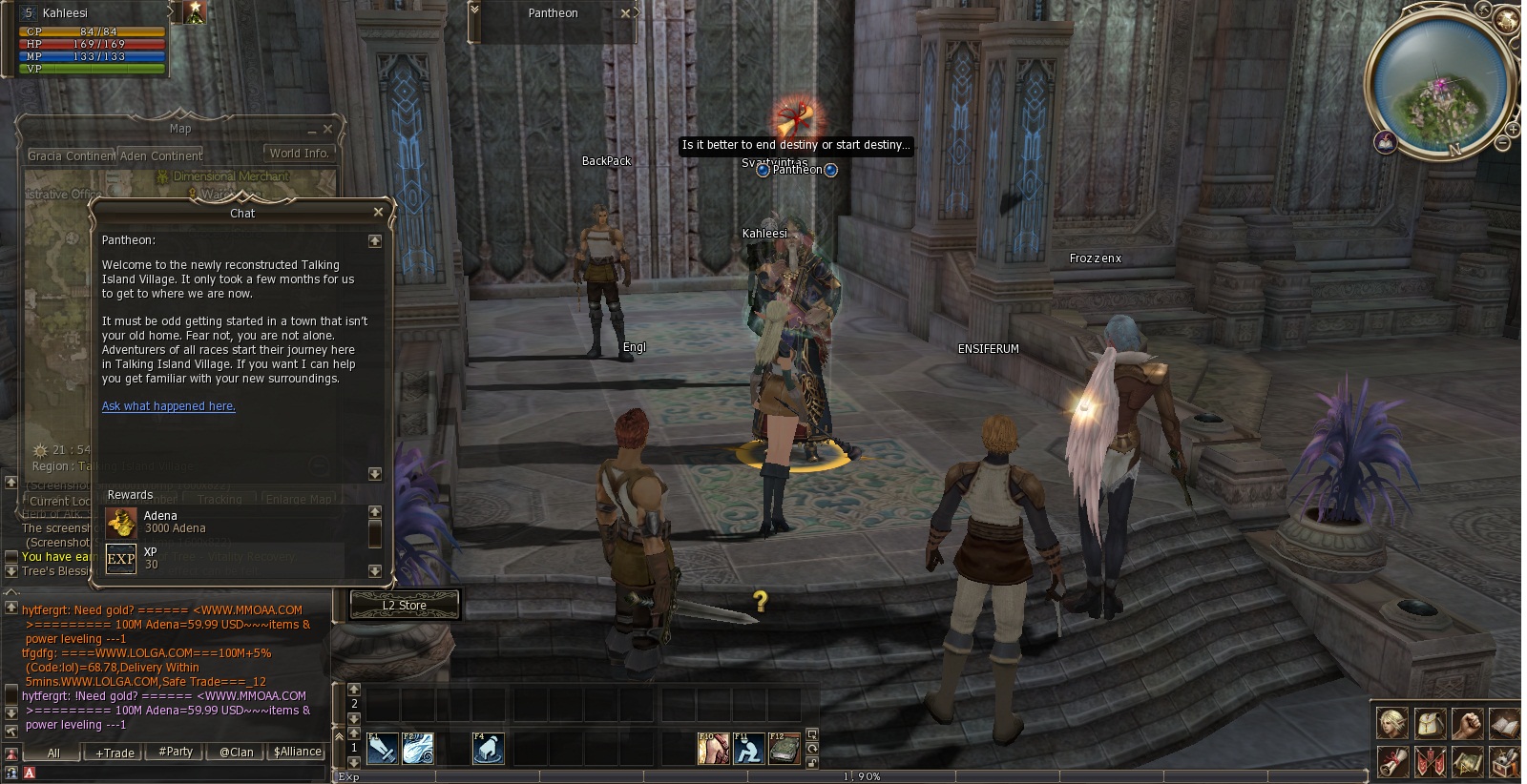Switch to the #Party chat tab
1527x784 pixels.
[176, 752]
